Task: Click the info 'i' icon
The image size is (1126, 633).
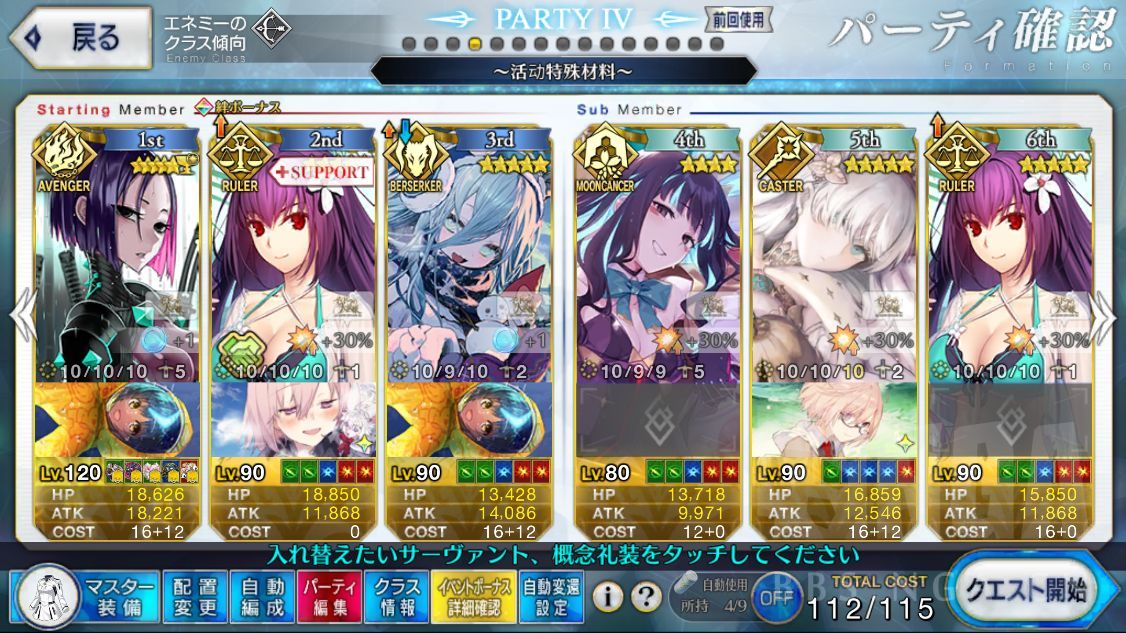Action: point(606,597)
